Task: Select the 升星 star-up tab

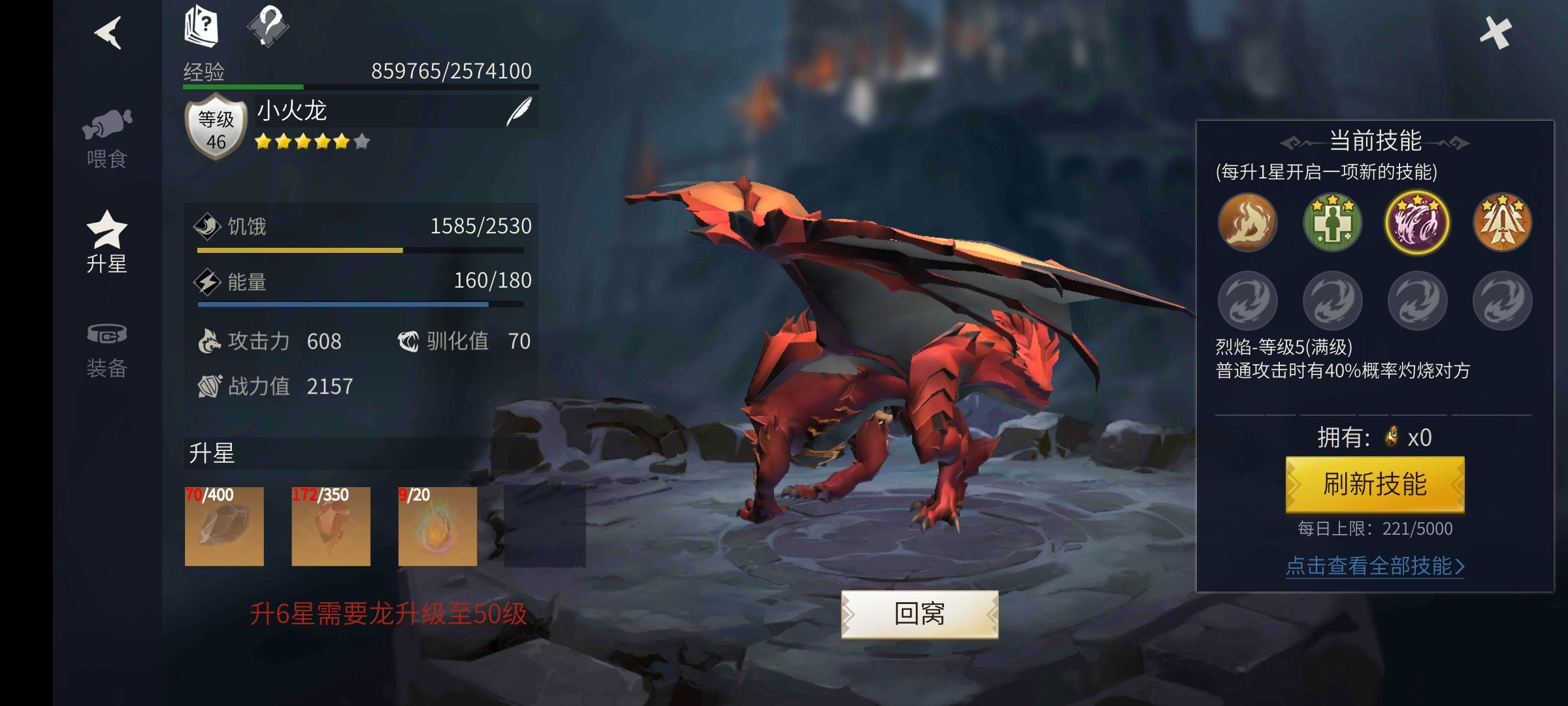Action: pyautogui.click(x=107, y=242)
